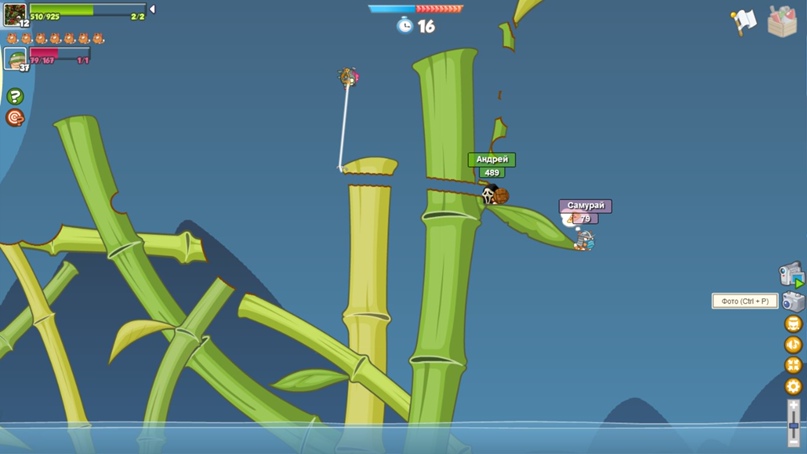Select the green-helmet soldier team avatar
The width and height of the screenshot is (807, 454).
click(x=15, y=60)
